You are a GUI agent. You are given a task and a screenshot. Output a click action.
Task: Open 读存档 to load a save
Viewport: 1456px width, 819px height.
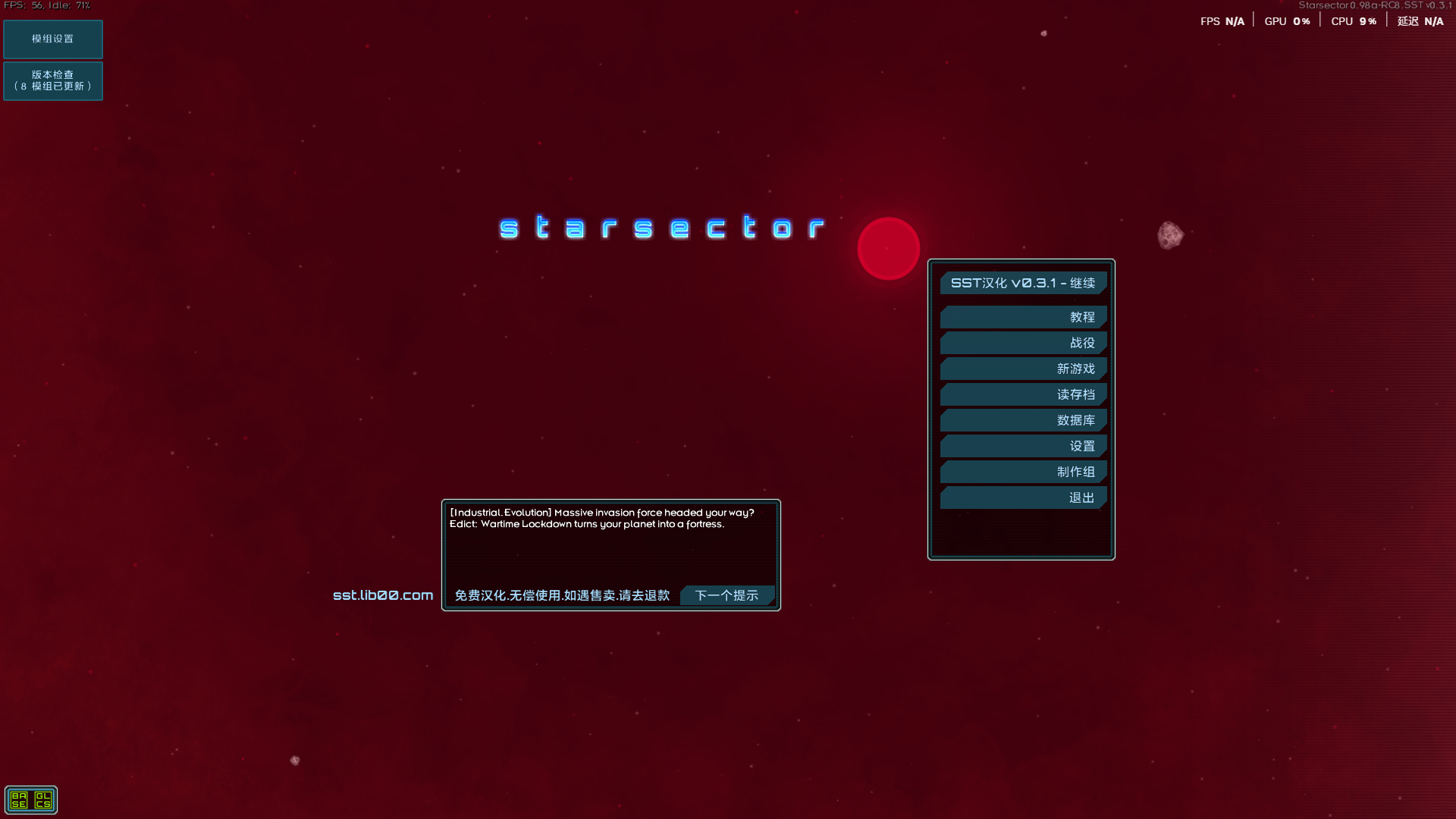tap(1023, 394)
